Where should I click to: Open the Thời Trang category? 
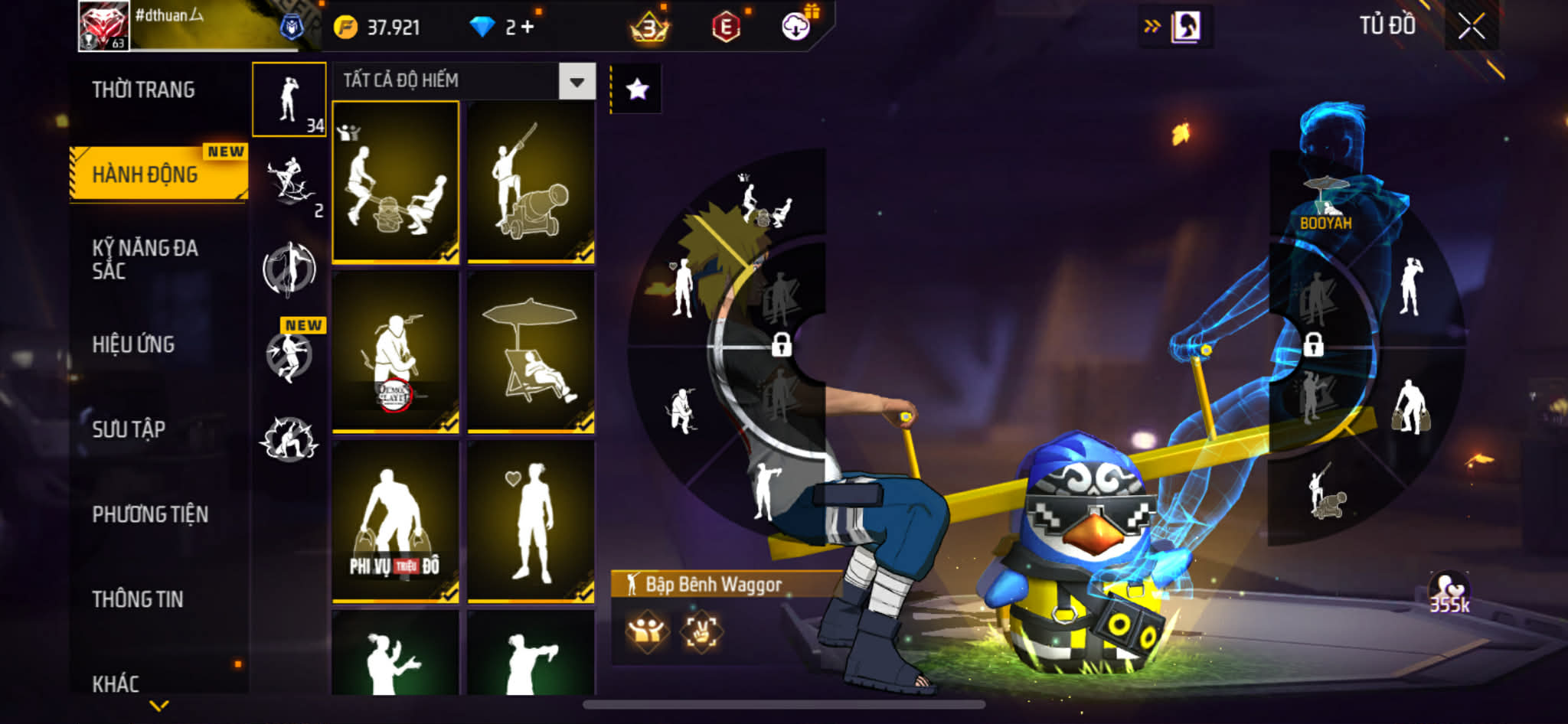coord(143,90)
